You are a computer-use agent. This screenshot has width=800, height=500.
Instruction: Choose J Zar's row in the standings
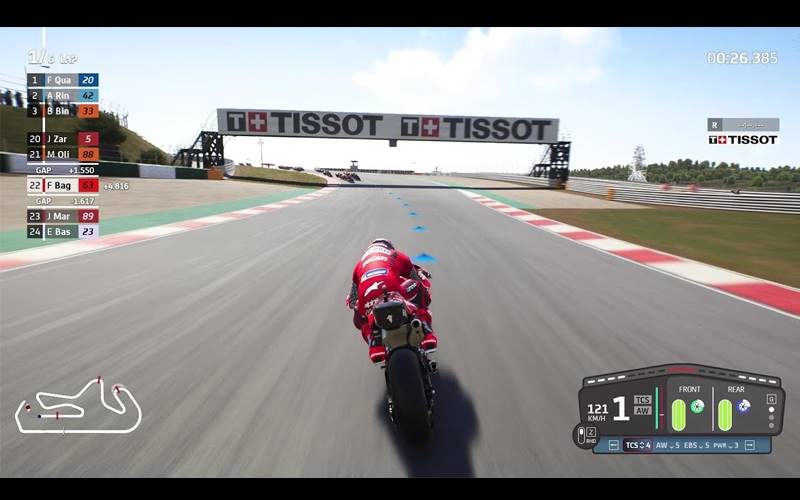click(x=62, y=139)
